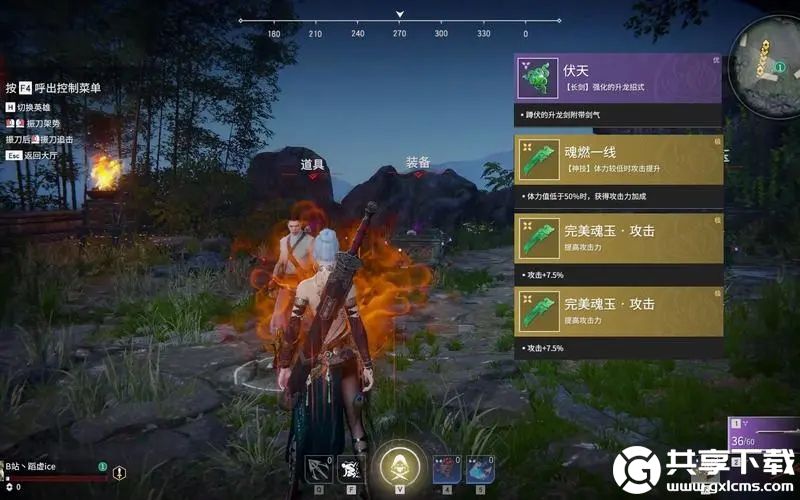Image resolution: width=800 pixels, height=500 pixels.
Task: Select the 道具 marker label
Action: [x=312, y=164]
